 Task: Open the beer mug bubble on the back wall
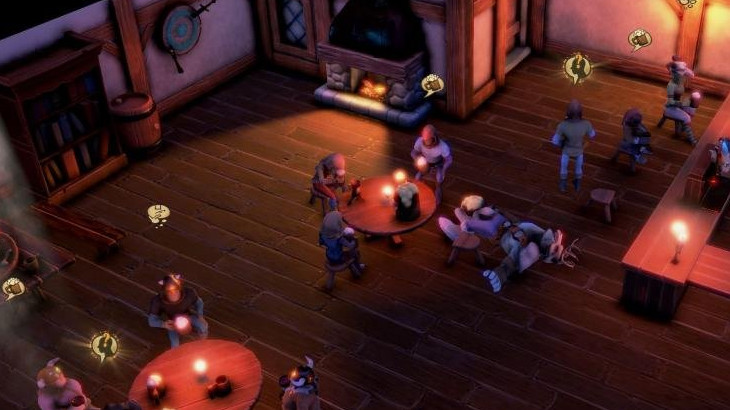(639, 39)
